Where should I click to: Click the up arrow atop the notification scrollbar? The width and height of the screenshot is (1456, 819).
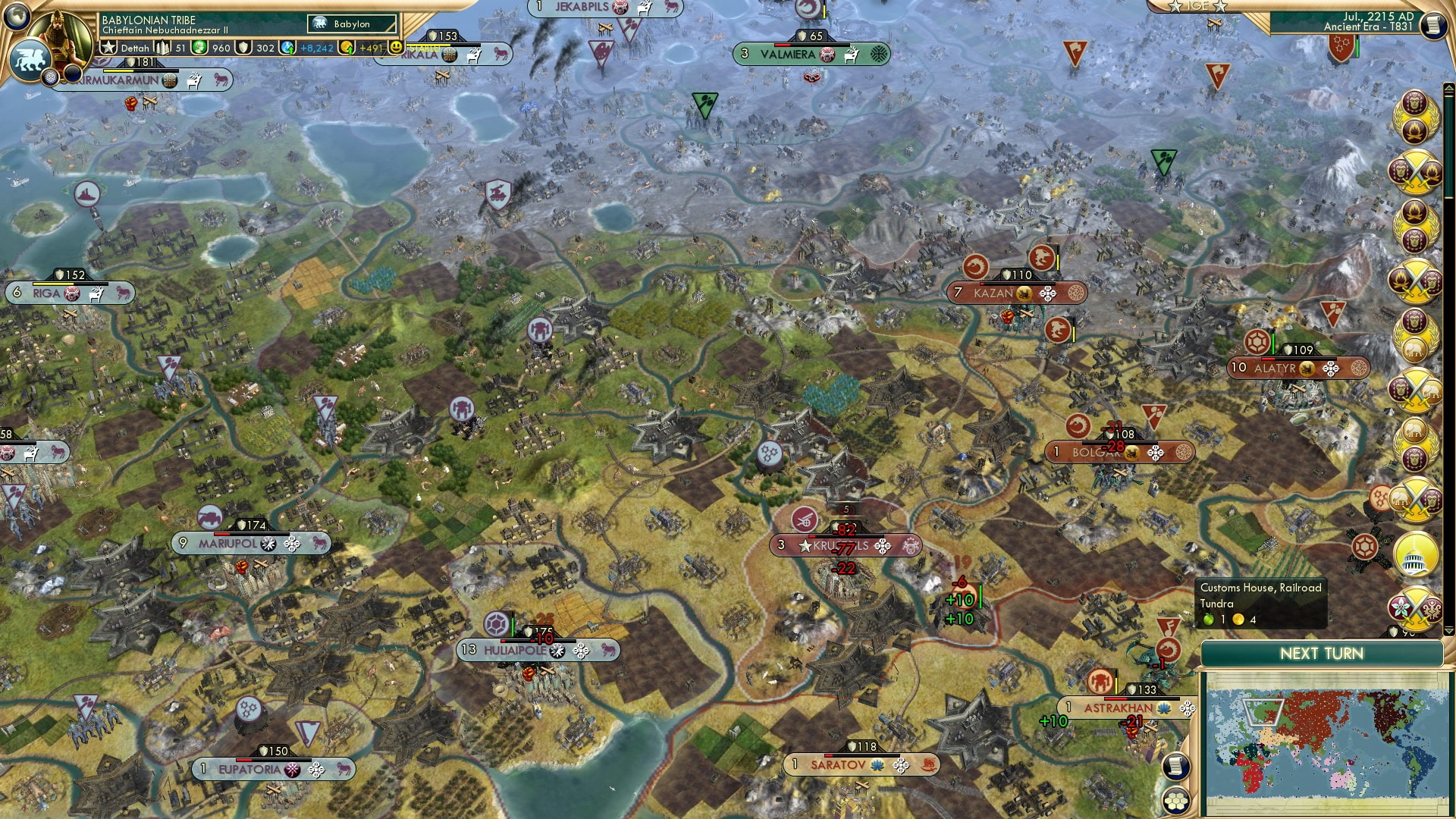[1448, 86]
